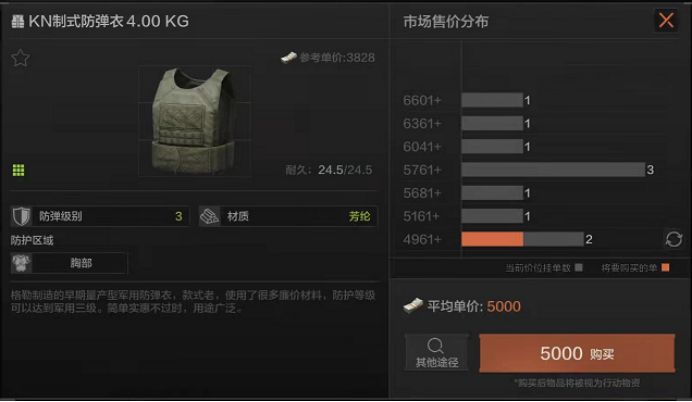This screenshot has height=402, width=692.
Task: Buy the armor for 5000
Action: point(577,353)
